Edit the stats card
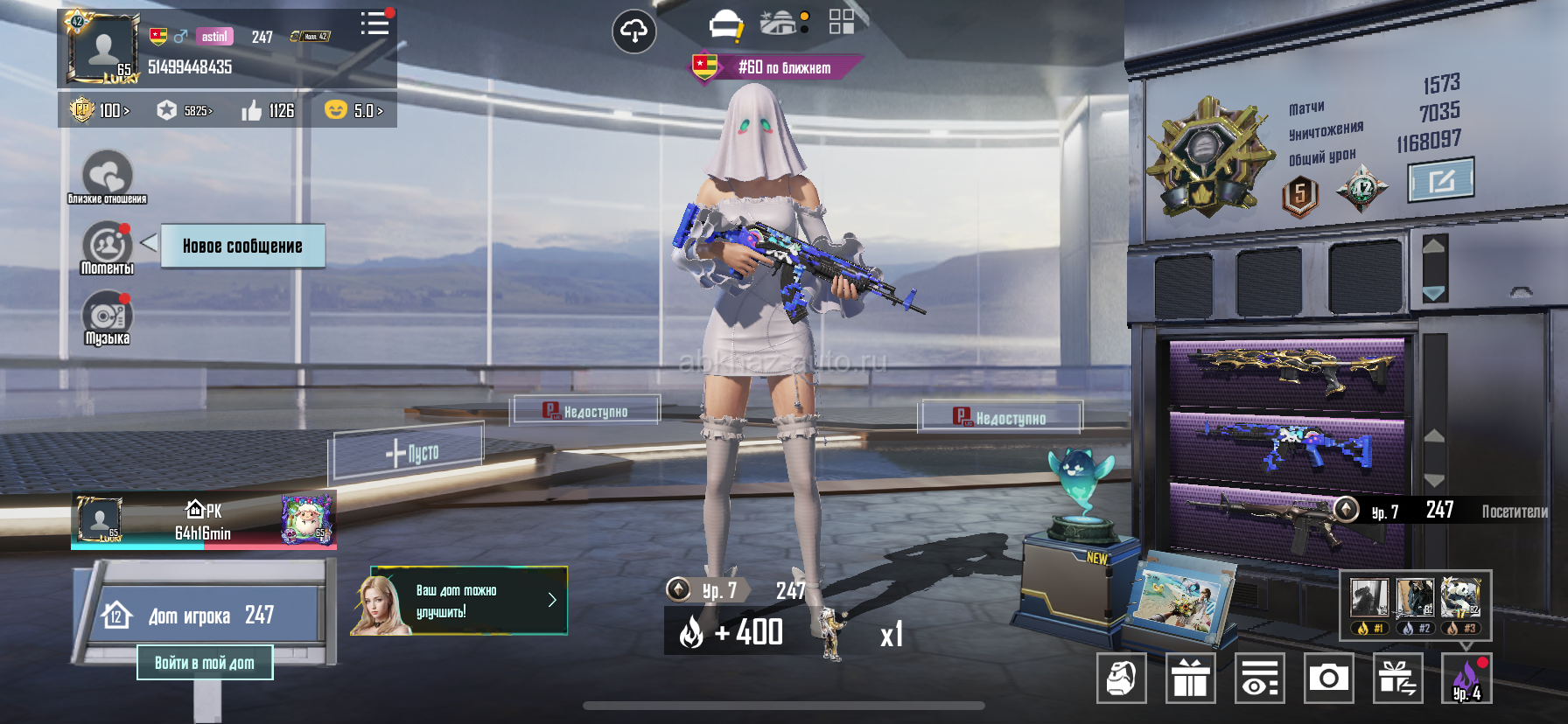The image size is (1568, 724). tap(1440, 180)
